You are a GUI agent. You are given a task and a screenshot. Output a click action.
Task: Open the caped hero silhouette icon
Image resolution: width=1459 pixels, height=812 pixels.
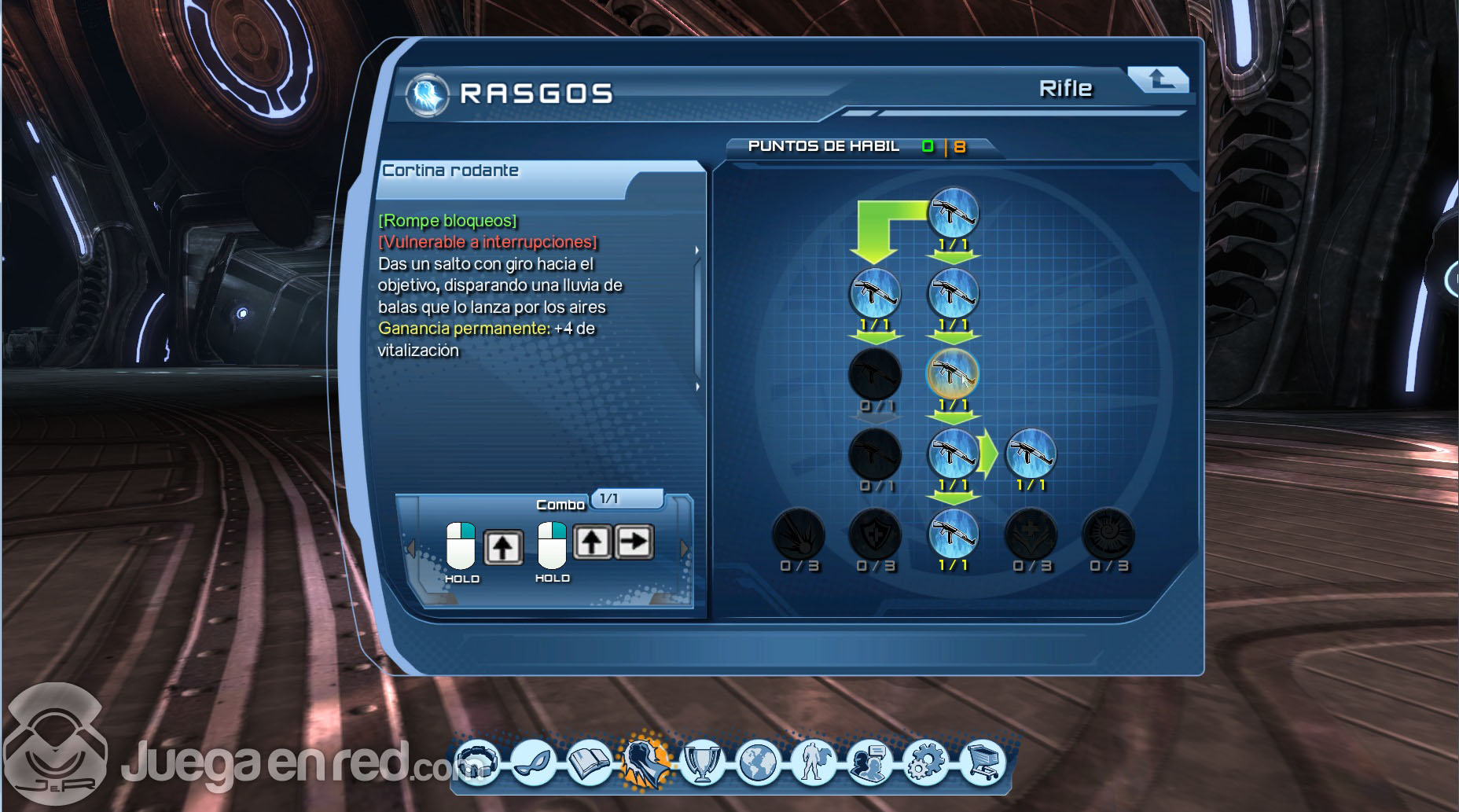click(x=814, y=762)
